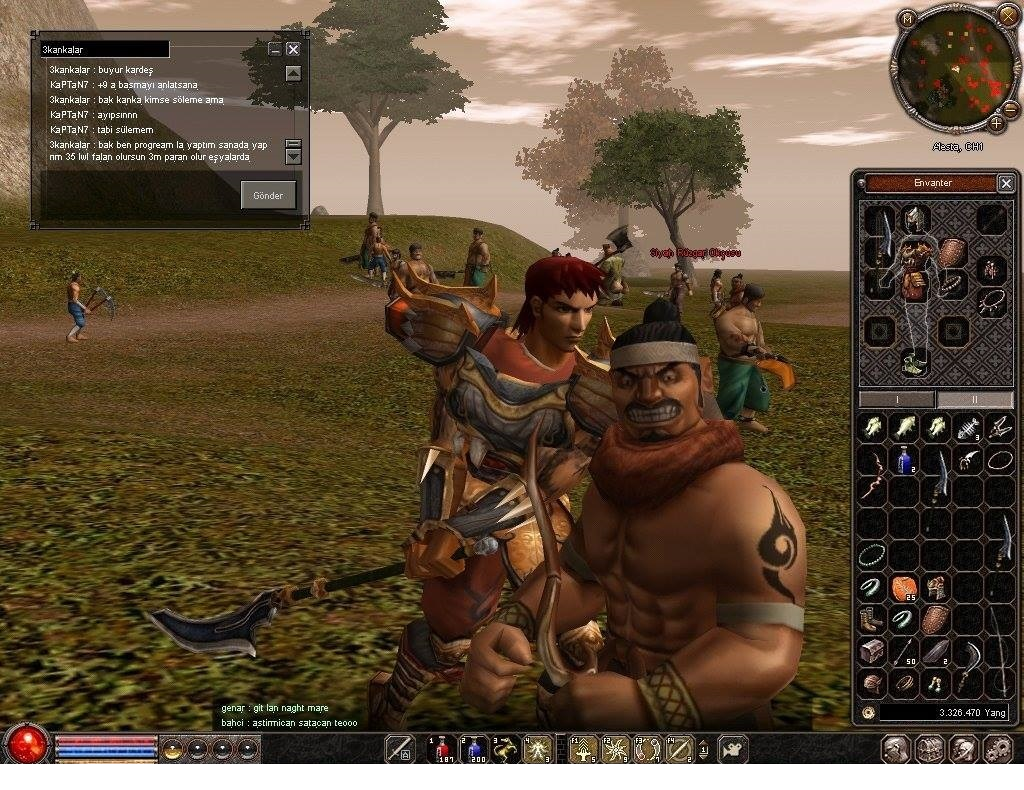Screen dimensions: 1024x790
Task: Switch to inventory page II
Action: click(975, 399)
